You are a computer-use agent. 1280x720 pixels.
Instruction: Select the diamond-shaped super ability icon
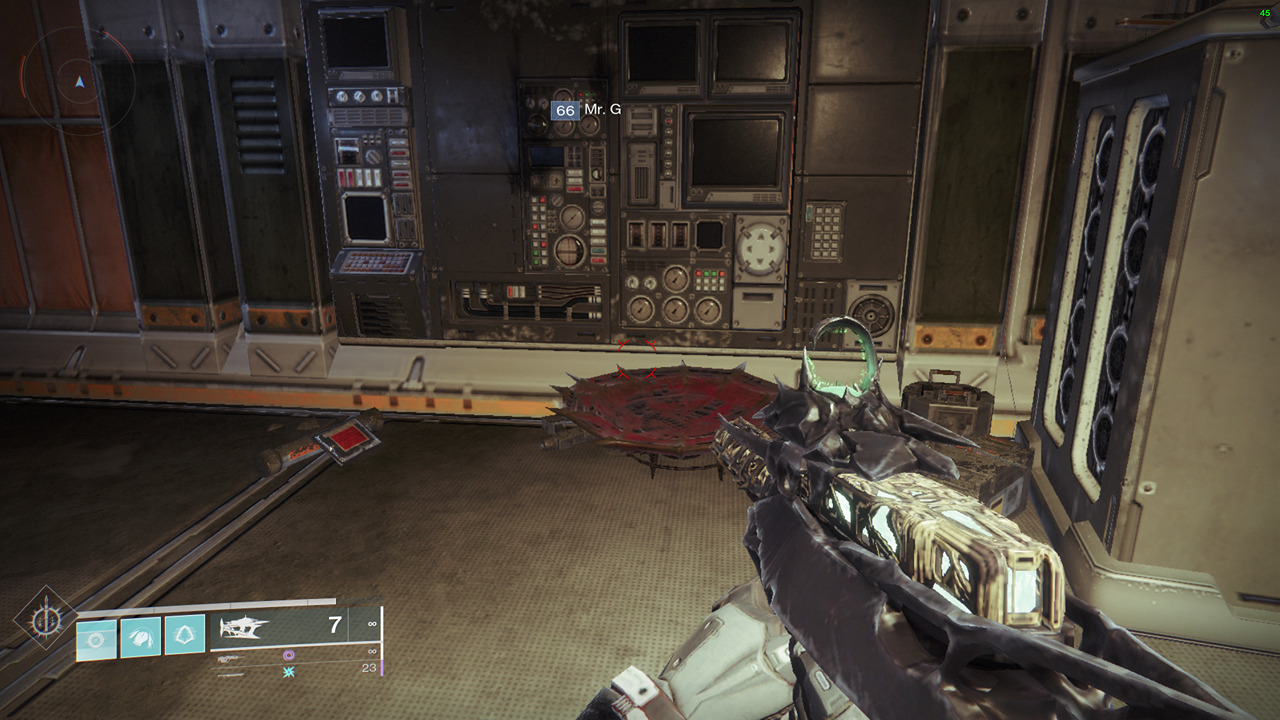pyautogui.click(x=45, y=619)
